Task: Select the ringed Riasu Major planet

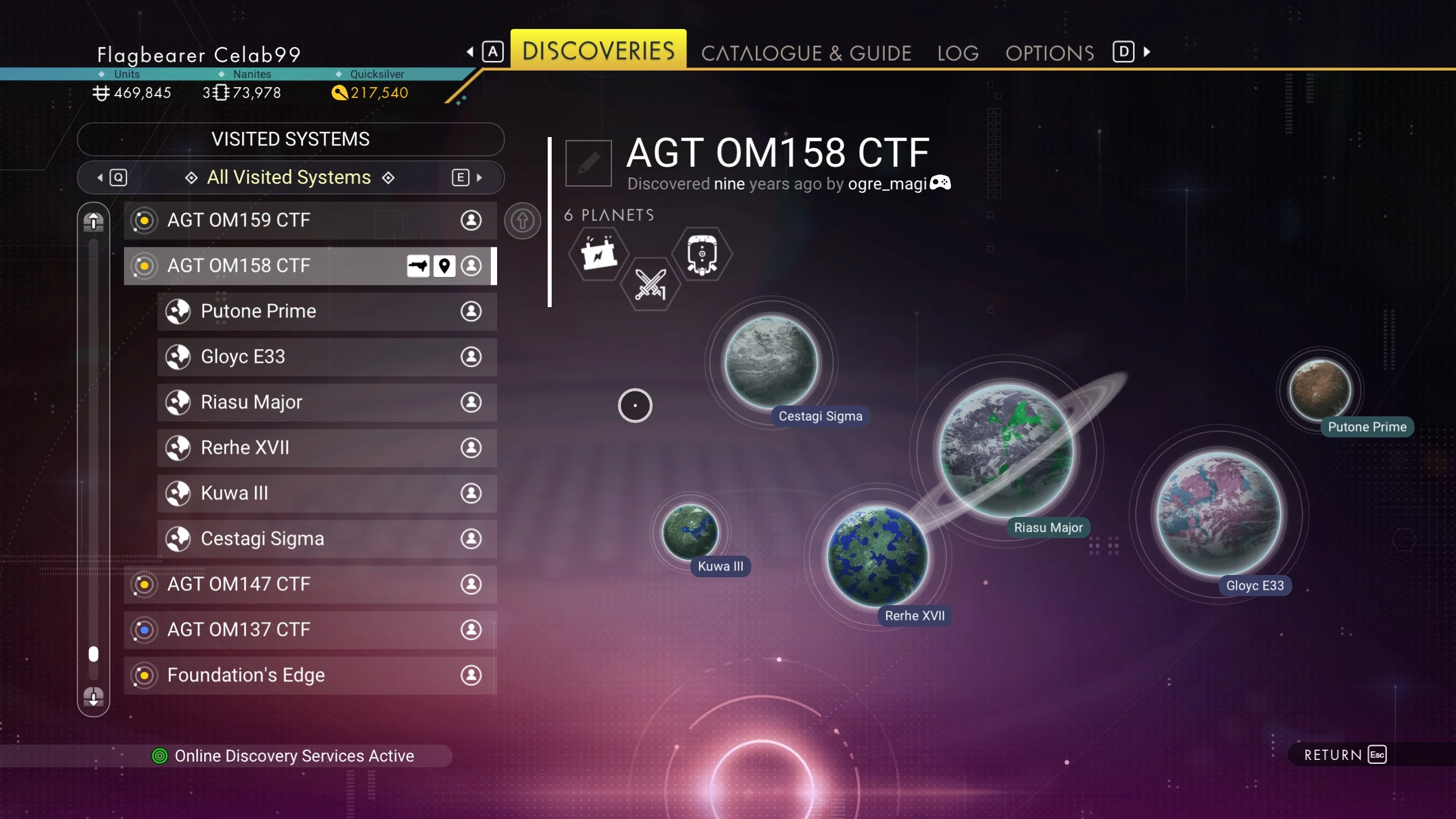Action: (x=1006, y=450)
